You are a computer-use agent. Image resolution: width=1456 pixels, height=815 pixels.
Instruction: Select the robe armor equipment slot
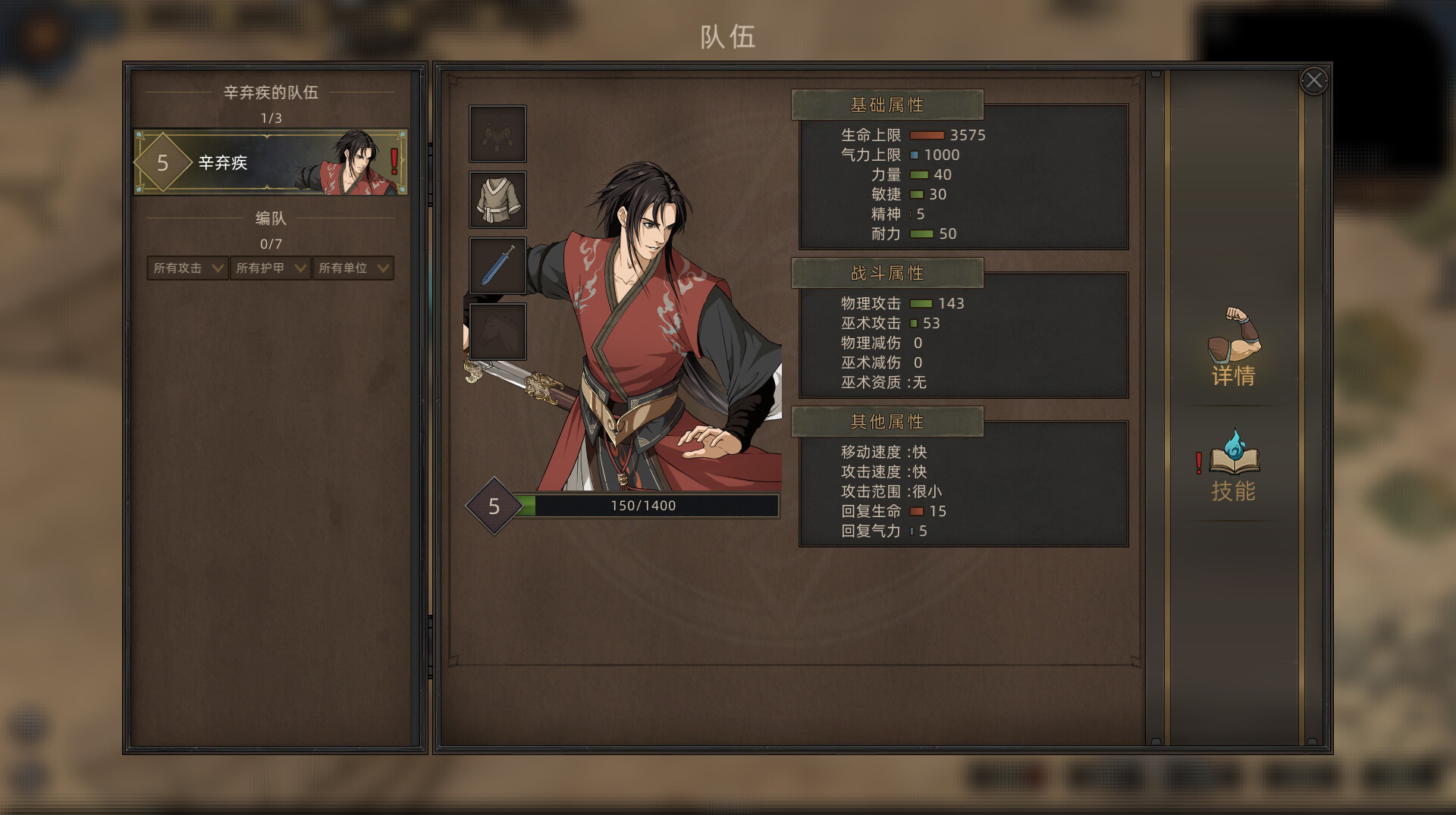point(497,200)
